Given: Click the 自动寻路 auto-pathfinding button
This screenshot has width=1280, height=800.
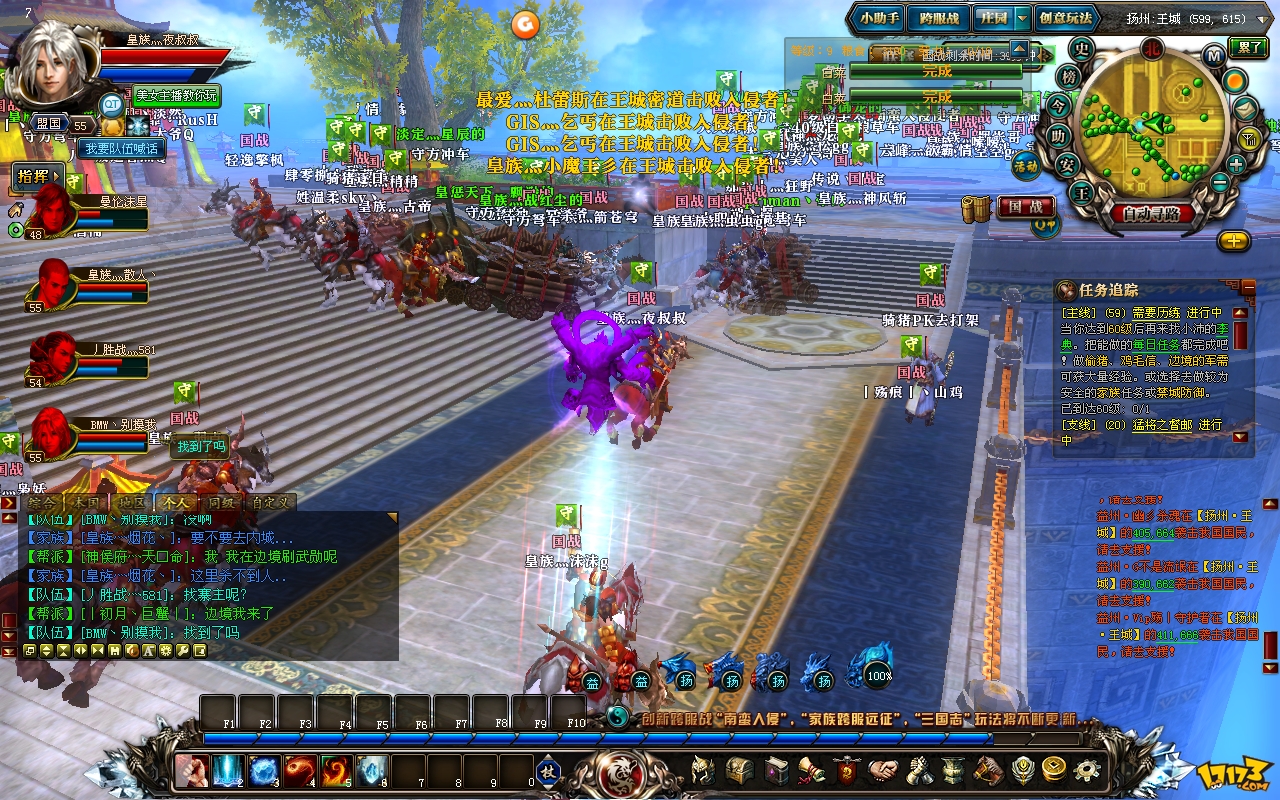Looking at the screenshot, I should pyautogui.click(x=1151, y=213).
